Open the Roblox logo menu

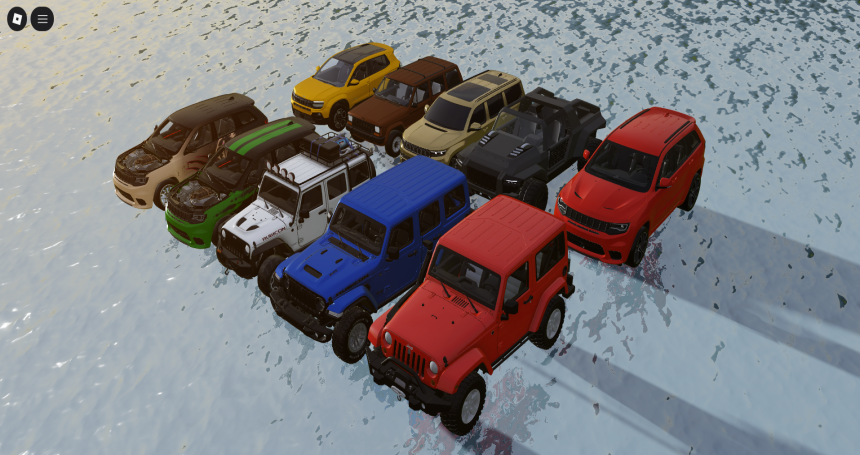[17, 18]
